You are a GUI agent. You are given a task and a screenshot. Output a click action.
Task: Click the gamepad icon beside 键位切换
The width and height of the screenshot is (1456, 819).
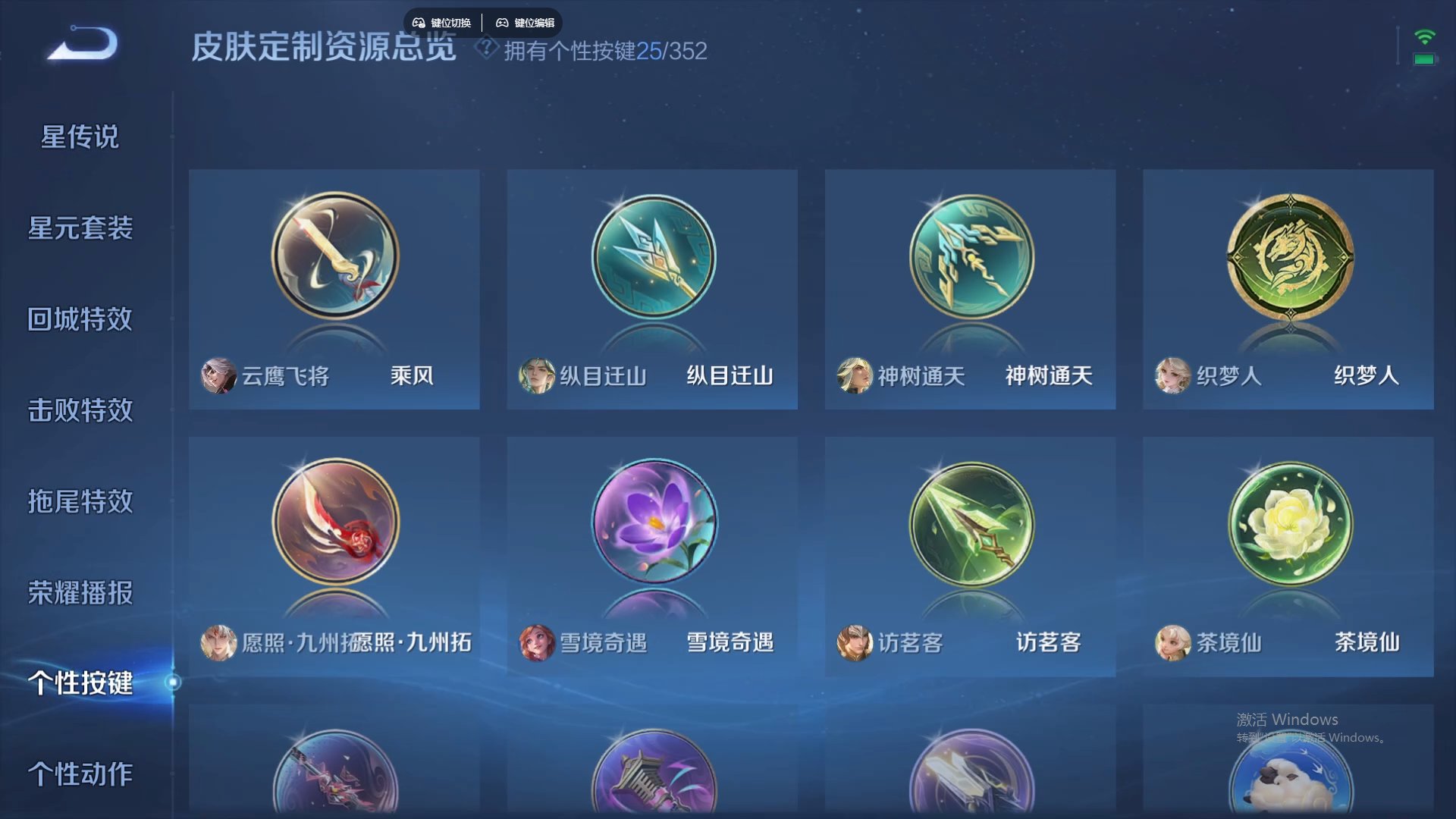(419, 22)
